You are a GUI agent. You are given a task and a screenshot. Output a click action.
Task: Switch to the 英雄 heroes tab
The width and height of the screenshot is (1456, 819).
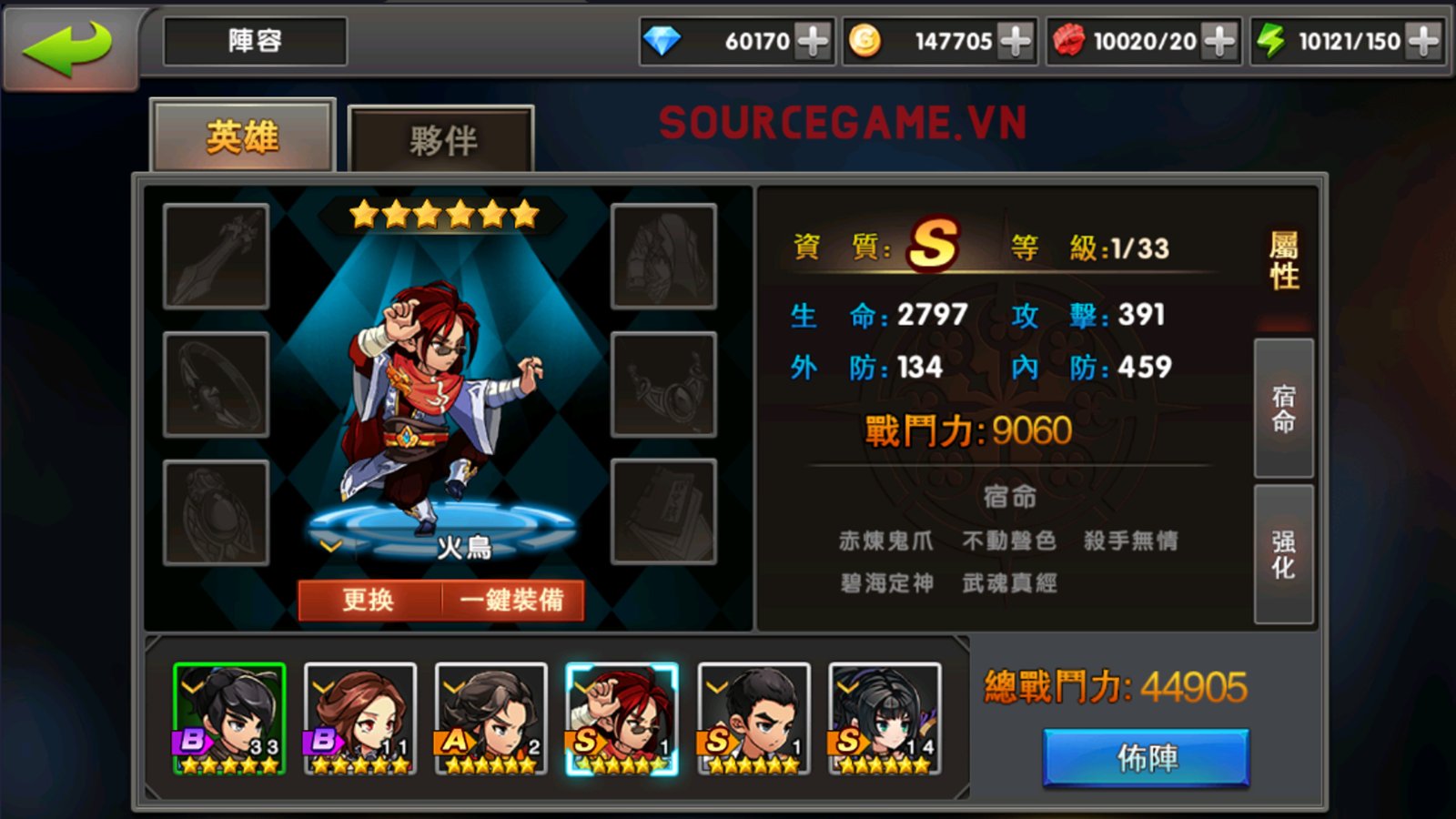(x=242, y=136)
